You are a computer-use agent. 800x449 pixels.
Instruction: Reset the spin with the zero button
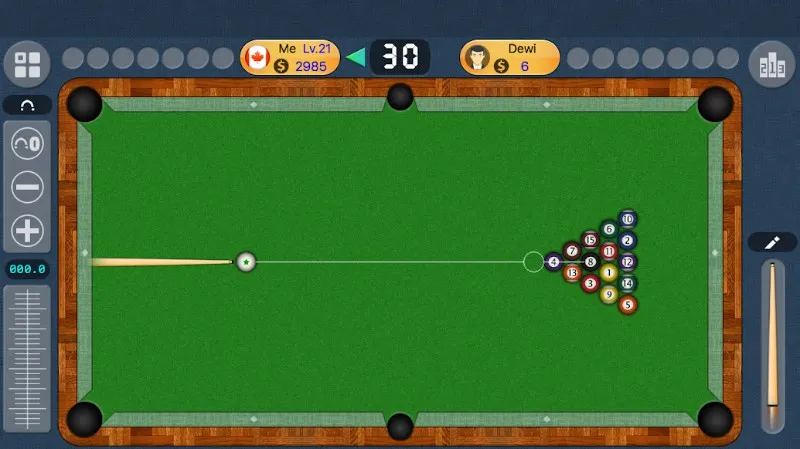27,144
